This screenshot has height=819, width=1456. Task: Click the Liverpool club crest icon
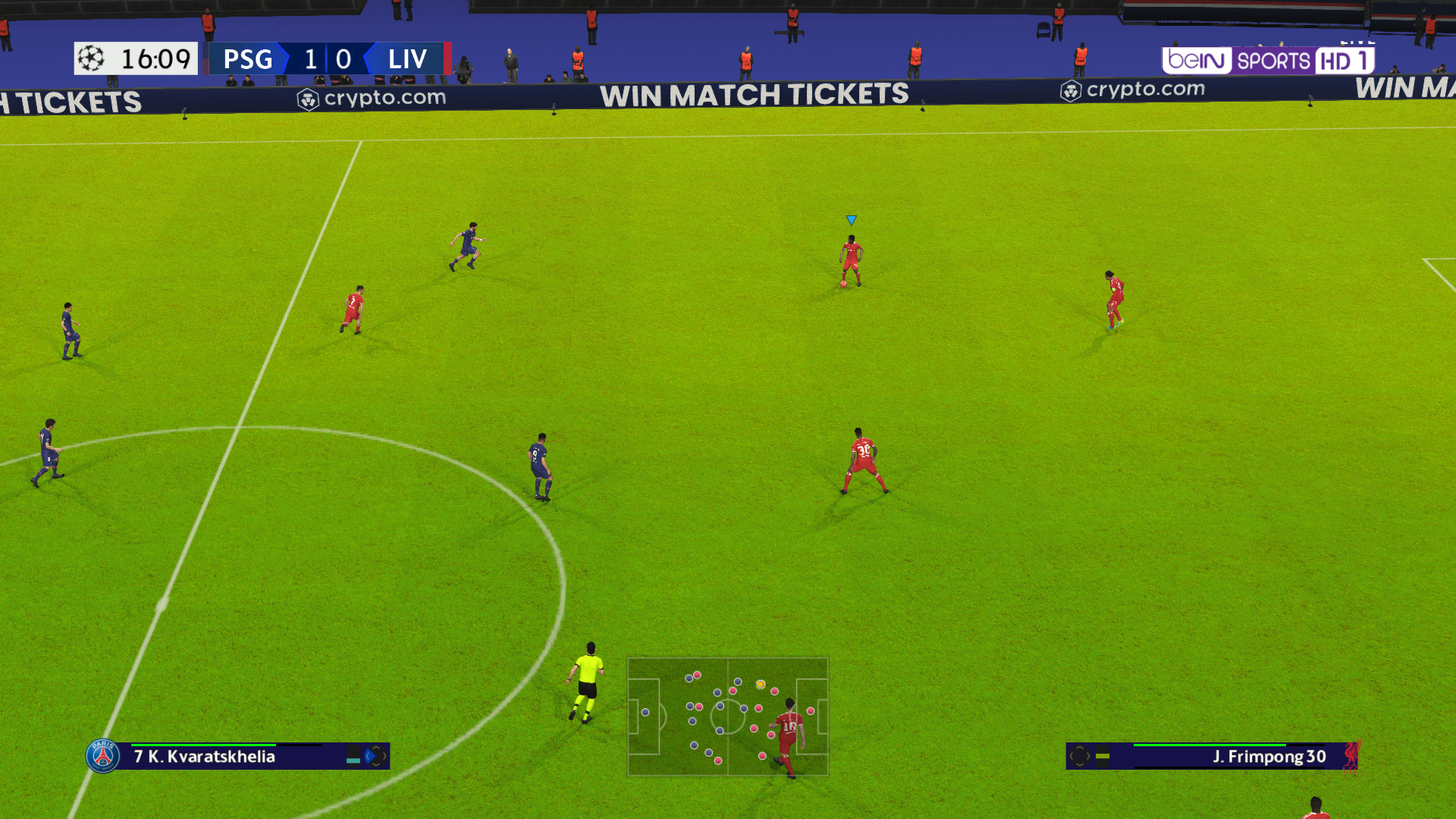1352,756
